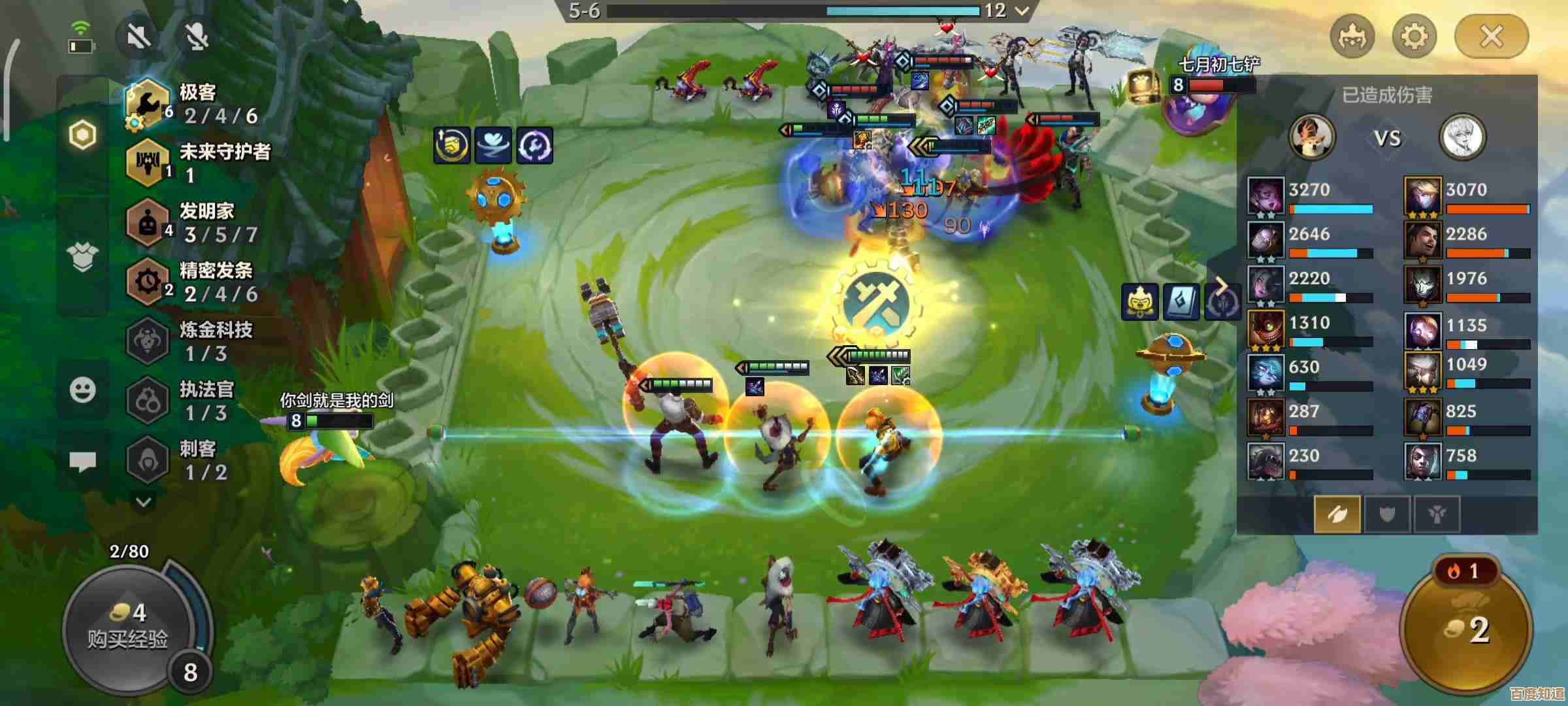
Task: Select the 极客 trait entry
Action: 196,105
